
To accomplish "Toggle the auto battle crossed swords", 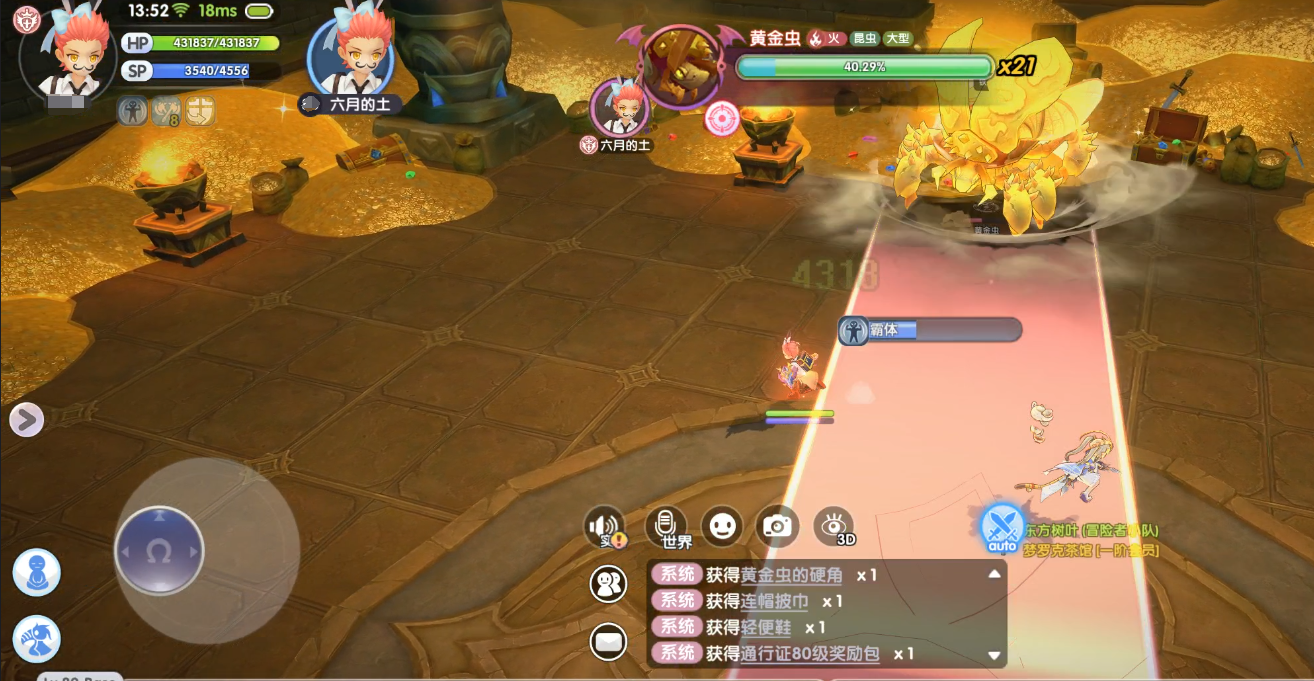I will pyautogui.click(x=1001, y=526).
